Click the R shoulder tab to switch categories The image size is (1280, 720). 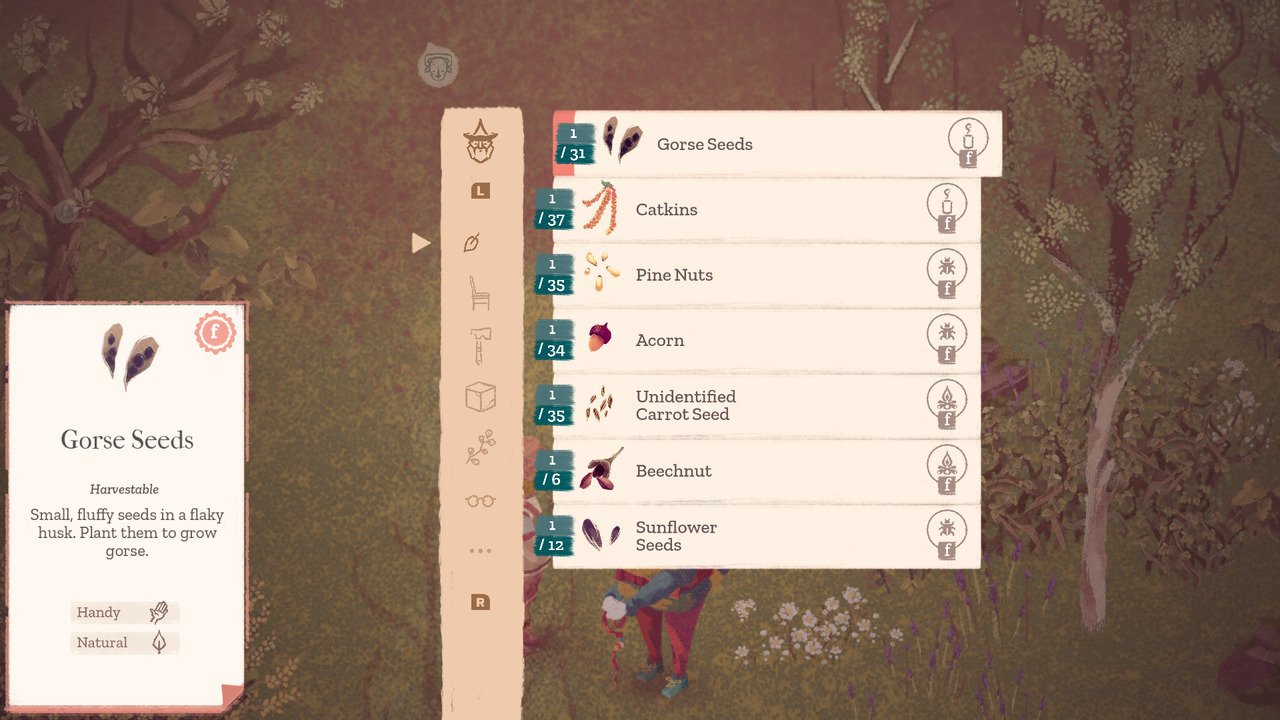coord(480,602)
